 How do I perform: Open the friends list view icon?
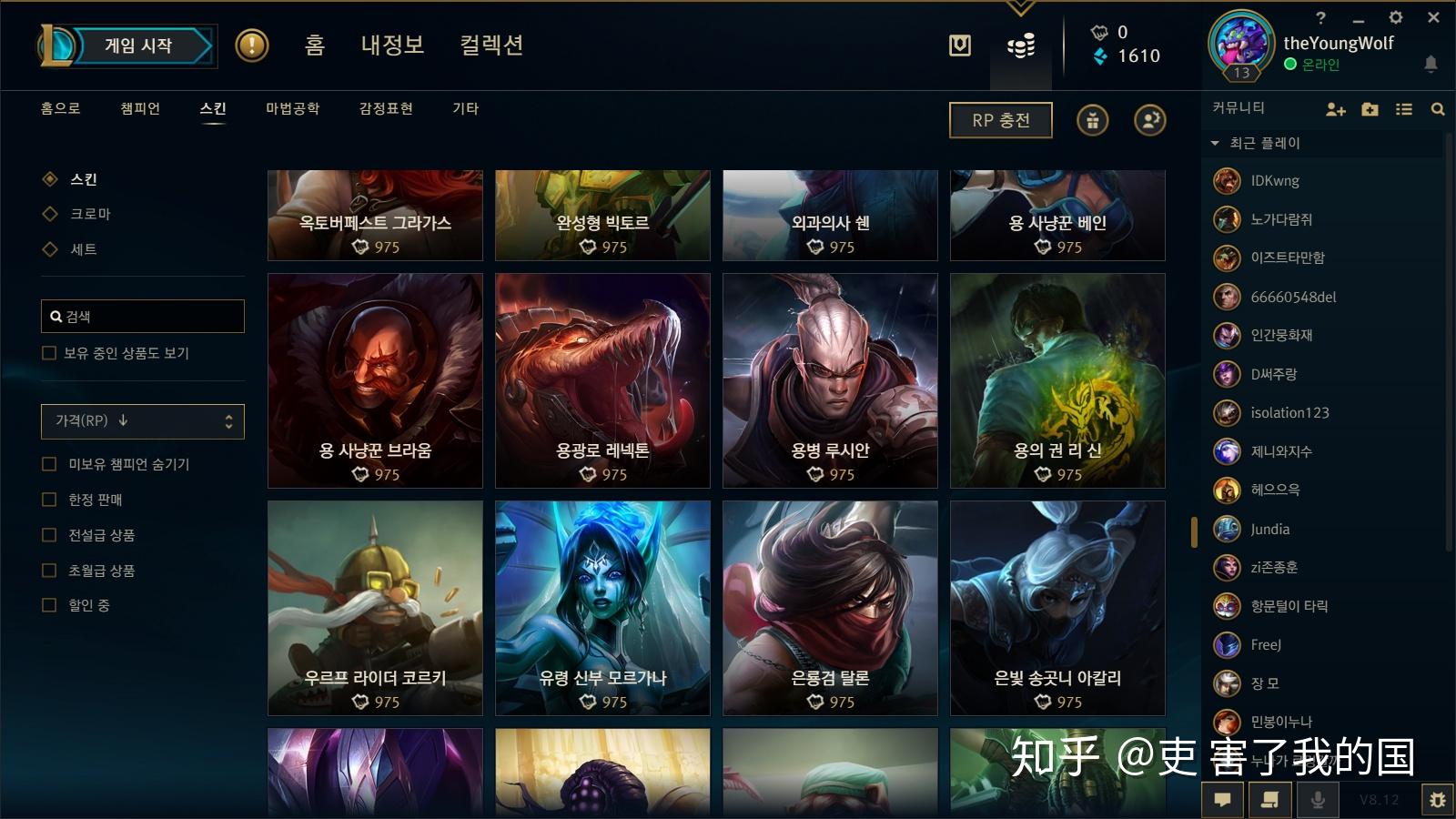pos(1402,107)
